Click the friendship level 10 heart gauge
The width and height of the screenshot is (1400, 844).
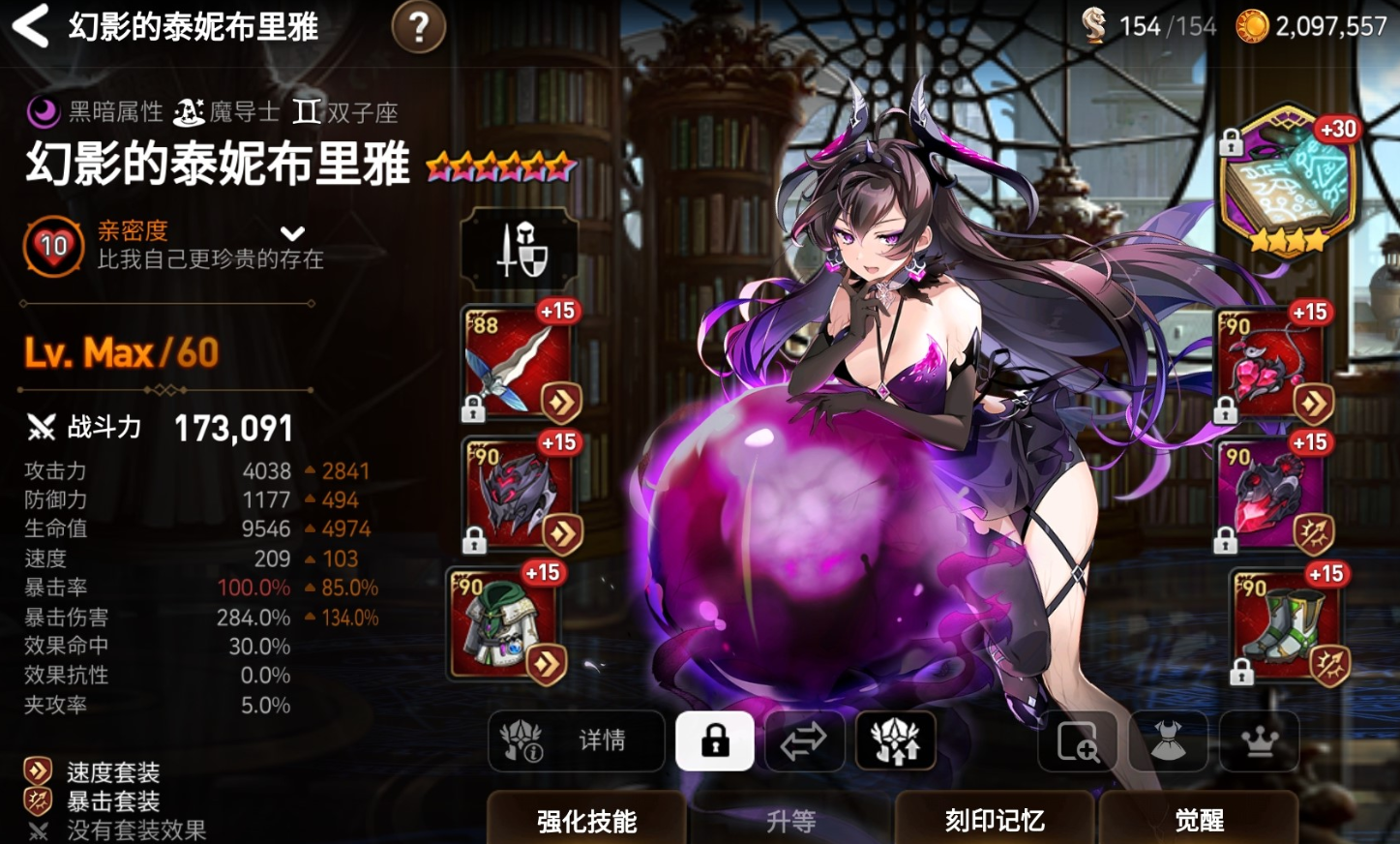coord(53,246)
